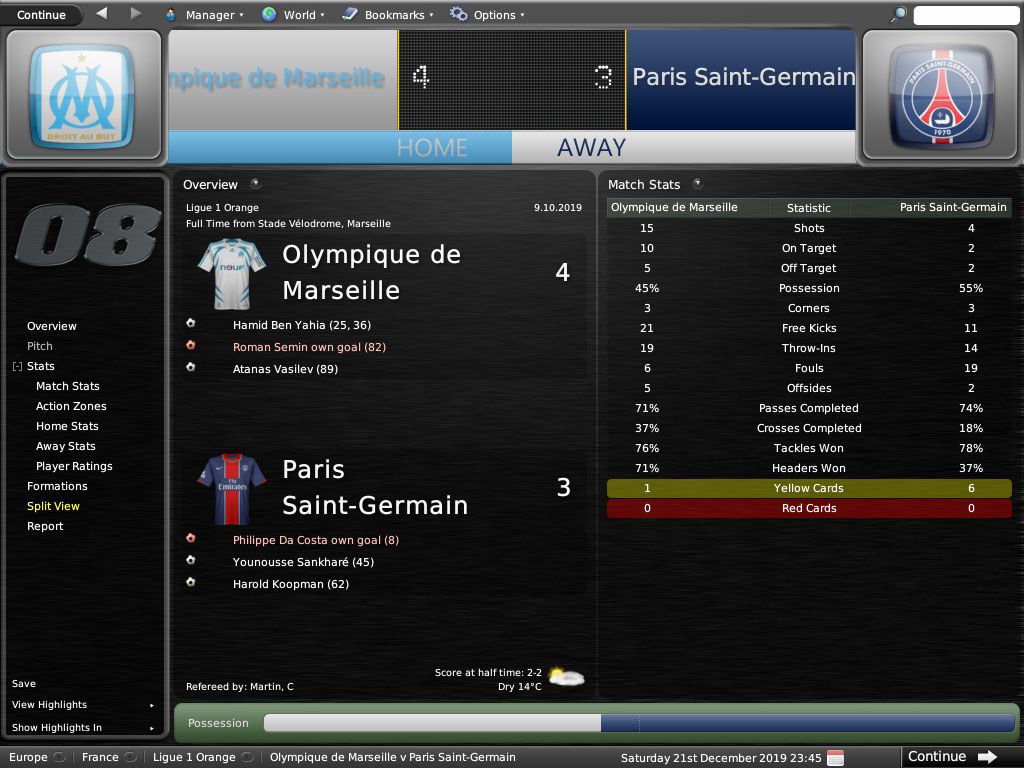Image resolution: width=1024 pixels, height=768 pixels.
Task: View the Formations screen
Action: 57,486
